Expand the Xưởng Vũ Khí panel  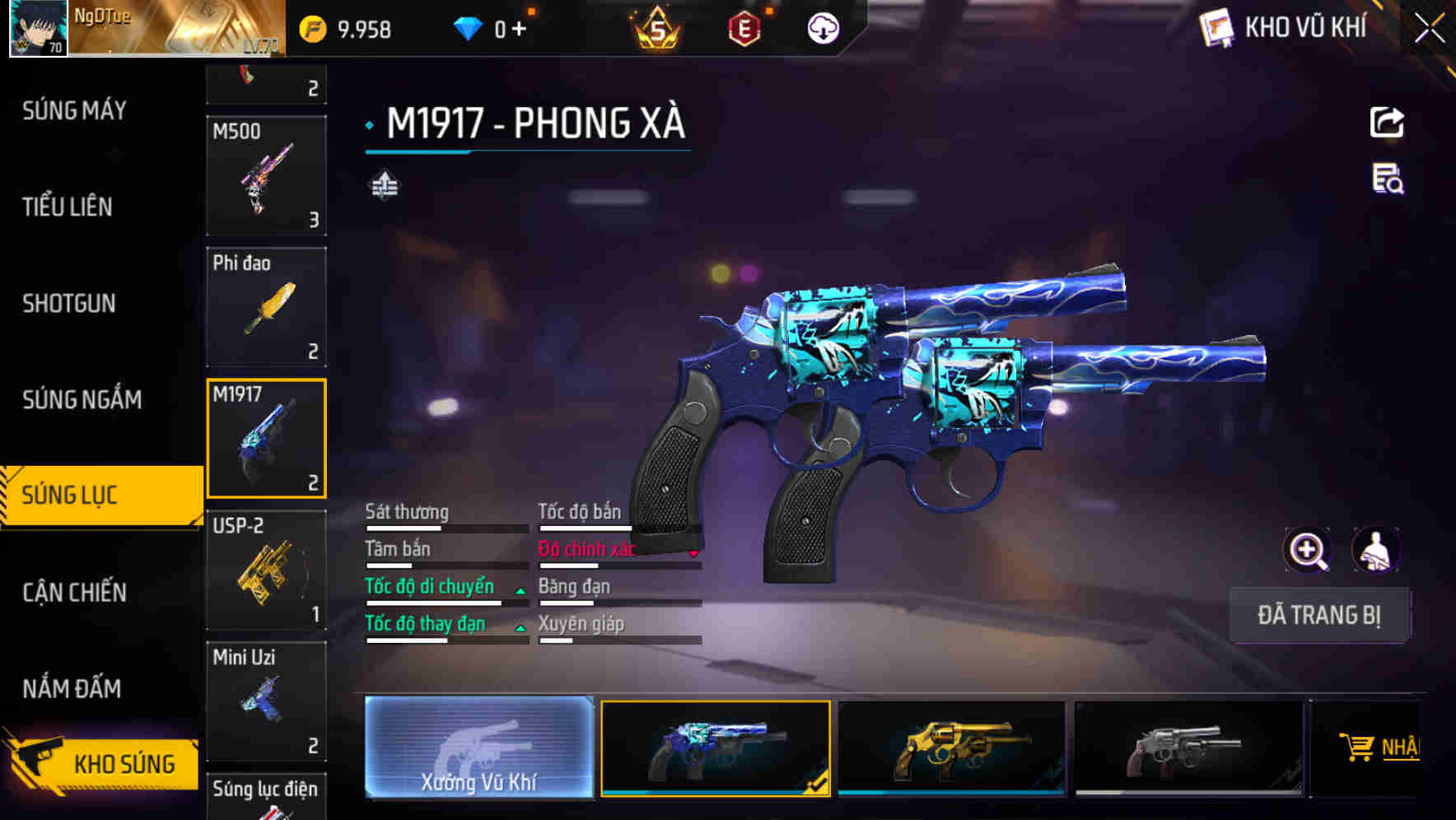pos(478,748)
